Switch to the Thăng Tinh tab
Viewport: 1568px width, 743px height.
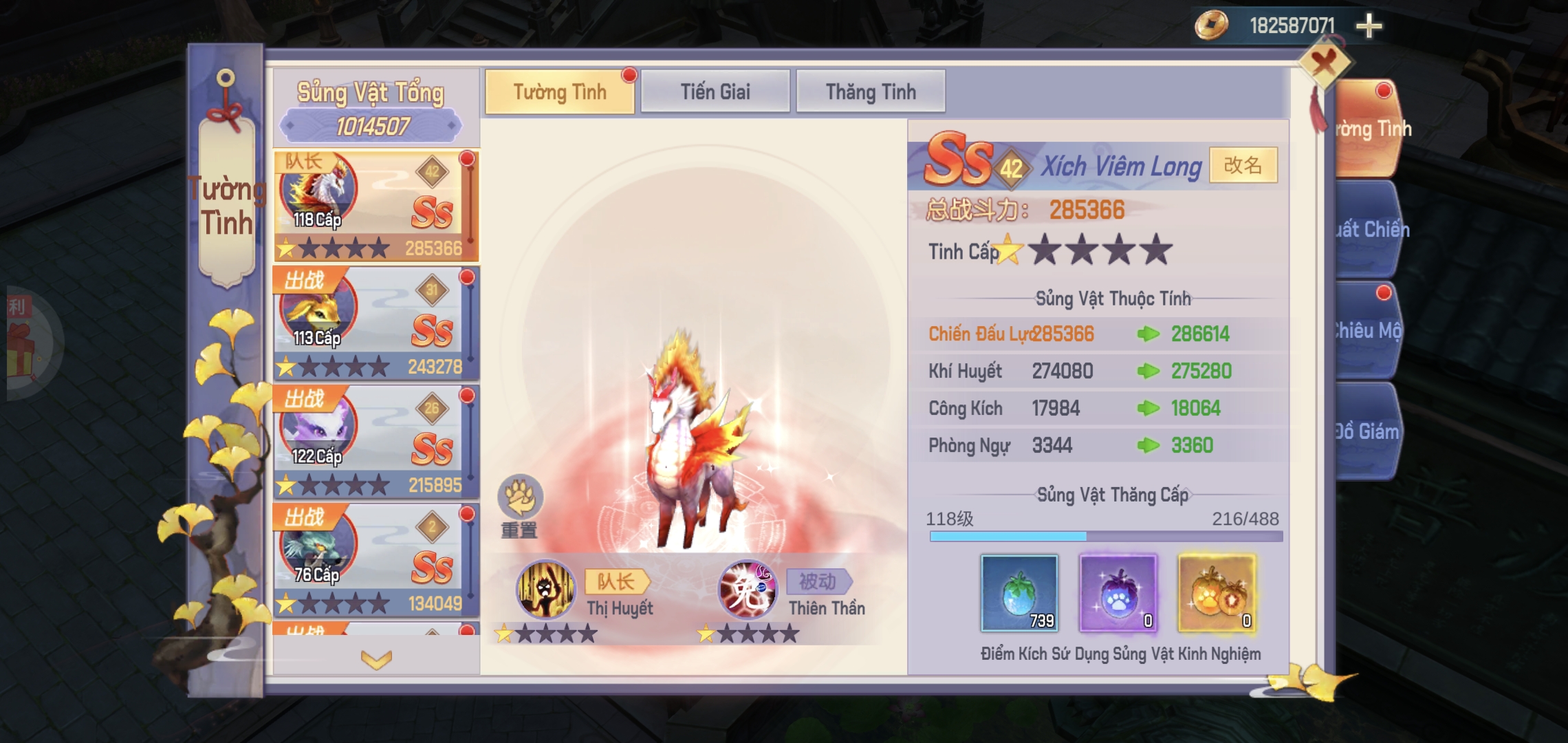tap(871, 90)
